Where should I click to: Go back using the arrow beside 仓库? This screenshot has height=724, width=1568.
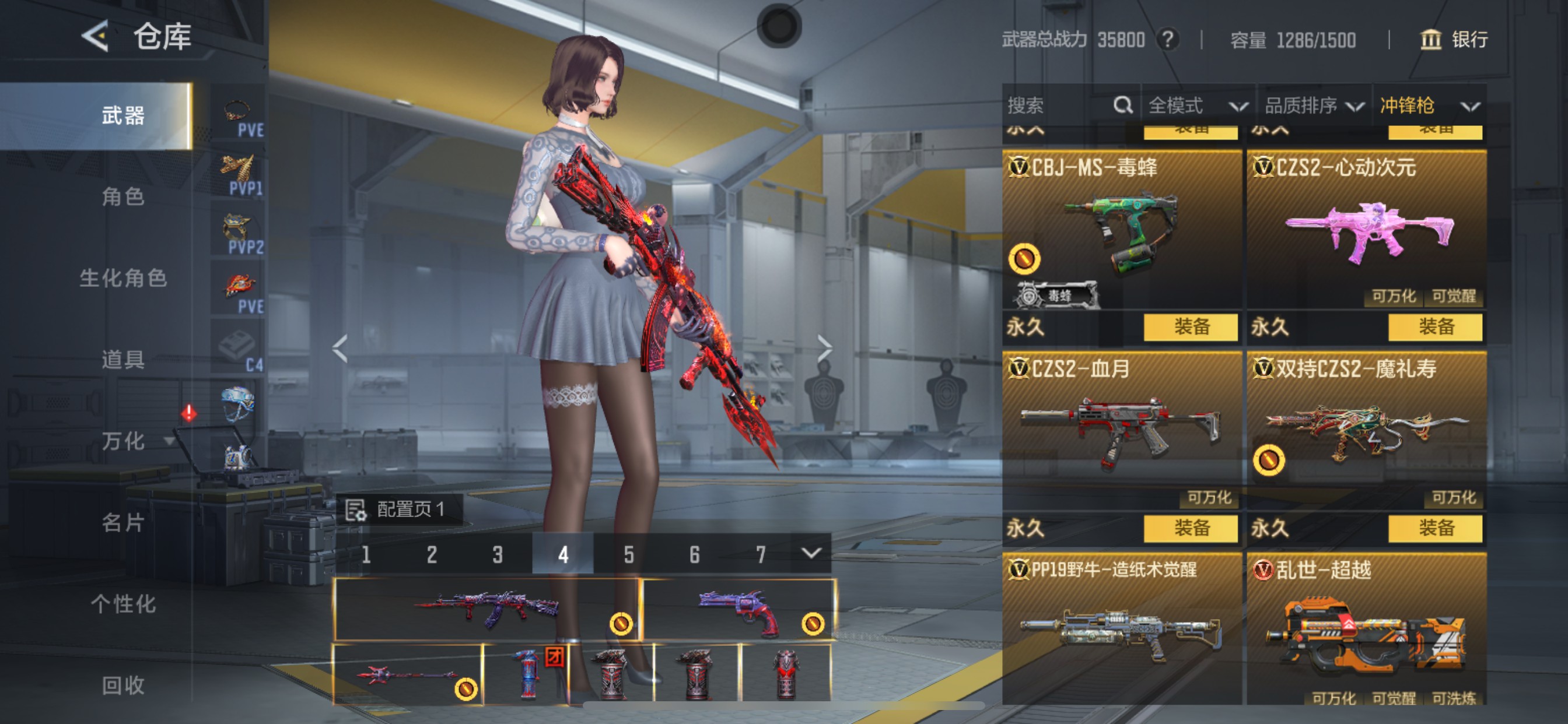[96, 37]
